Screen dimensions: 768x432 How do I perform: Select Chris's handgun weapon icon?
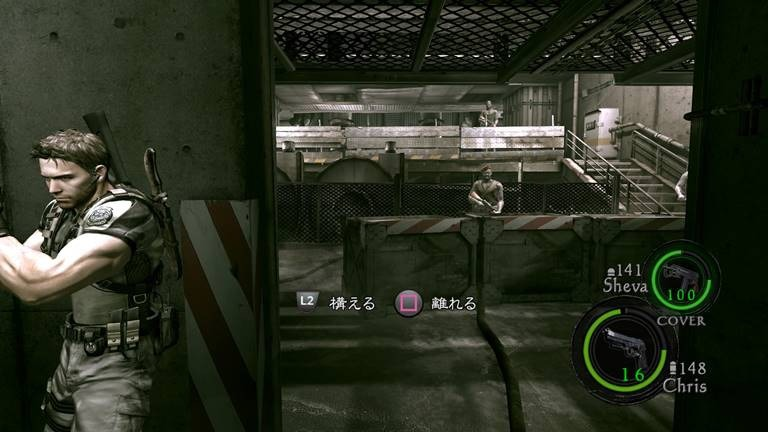coord(622,345)
